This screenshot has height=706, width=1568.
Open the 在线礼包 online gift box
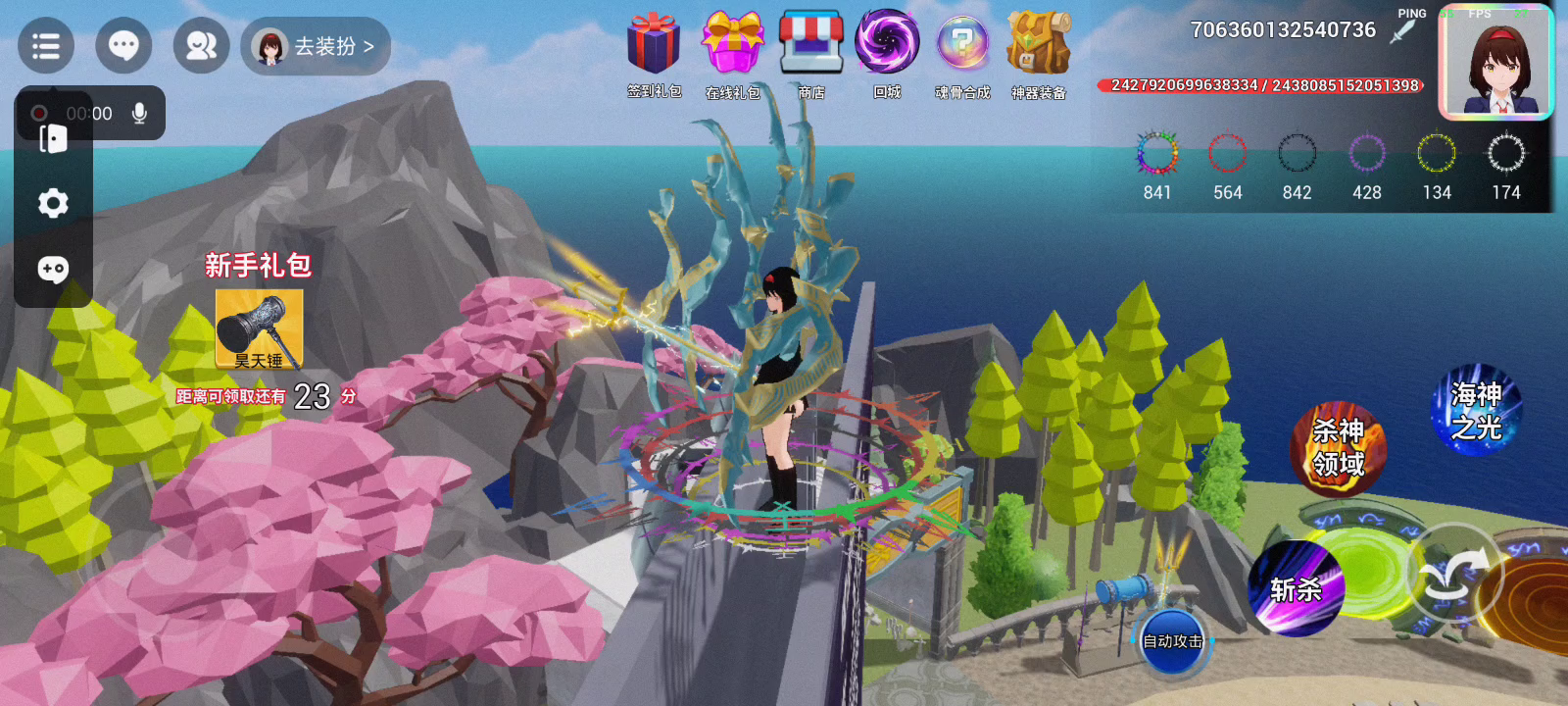733,44
